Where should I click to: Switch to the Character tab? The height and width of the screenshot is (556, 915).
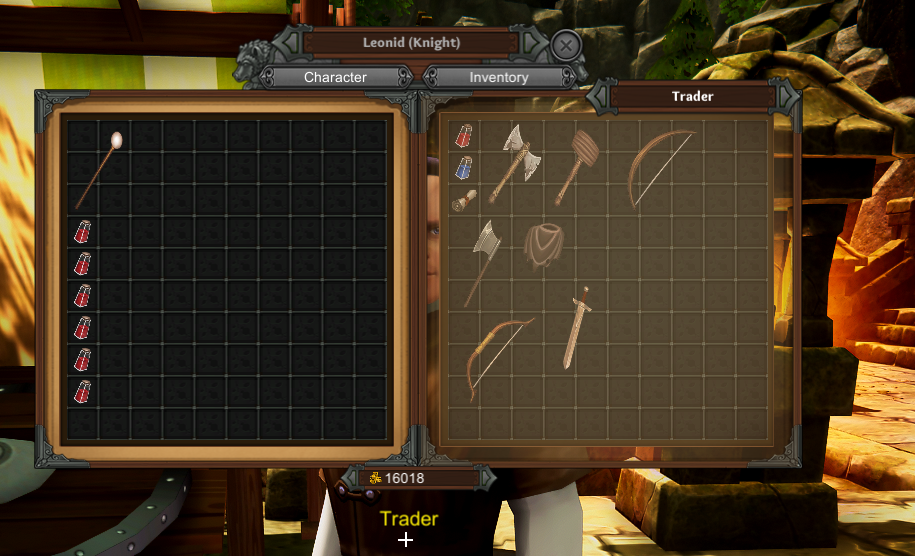point(335,77)
